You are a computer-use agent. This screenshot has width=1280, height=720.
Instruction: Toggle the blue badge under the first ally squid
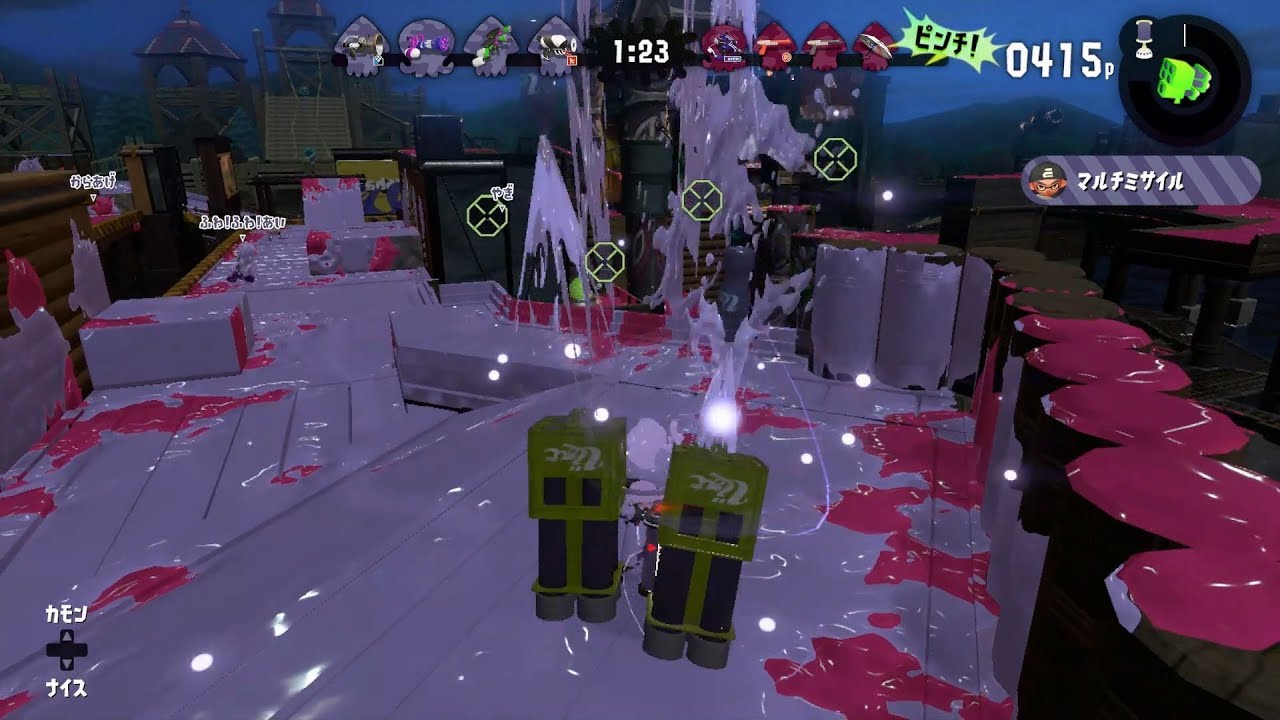click(378, 60)
